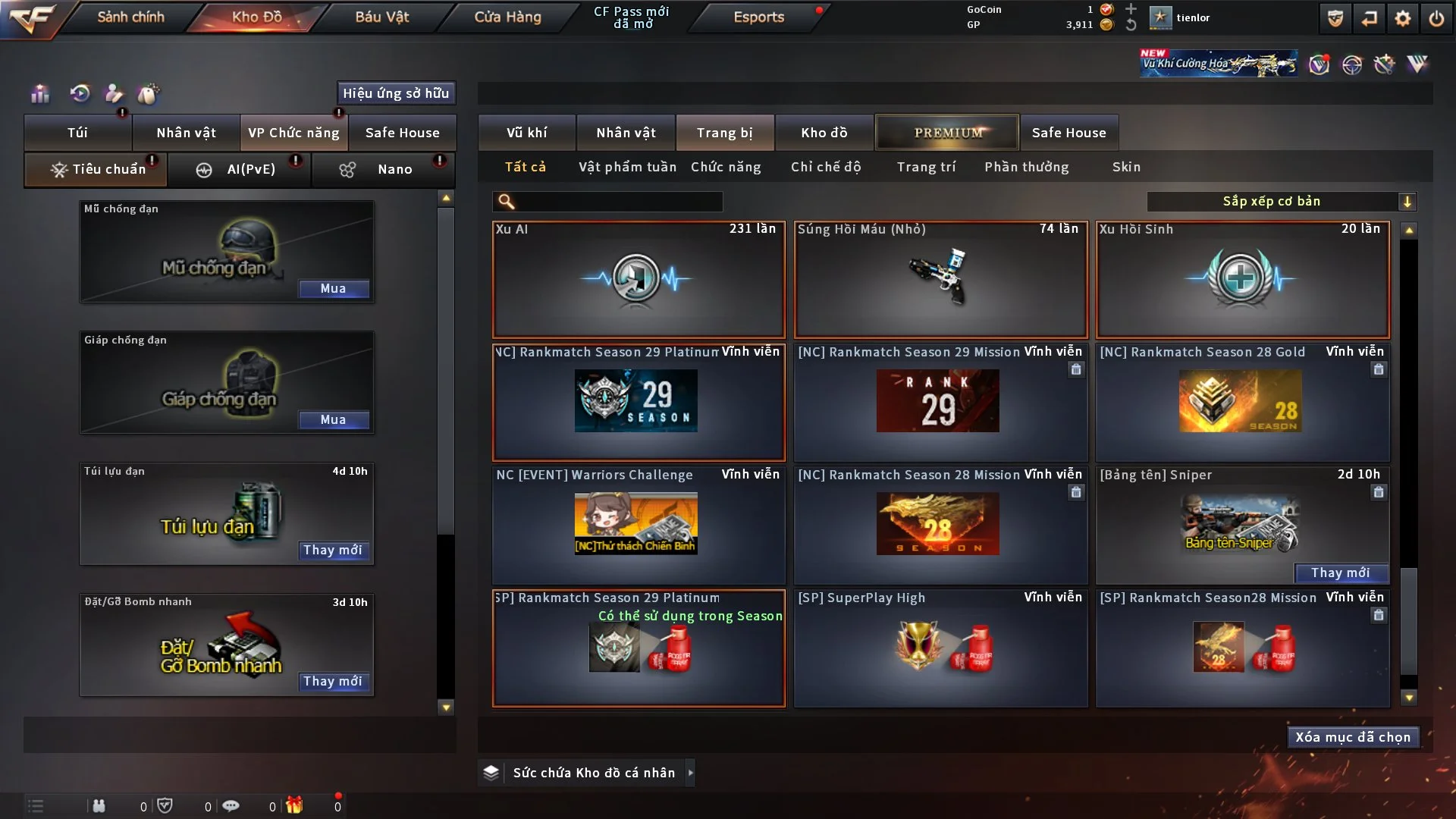The height and width of the screenshot is (819, 1456).
Task: Open the character hand icon near Hiệu ứng sở hữu
Action: pos(114,93)
